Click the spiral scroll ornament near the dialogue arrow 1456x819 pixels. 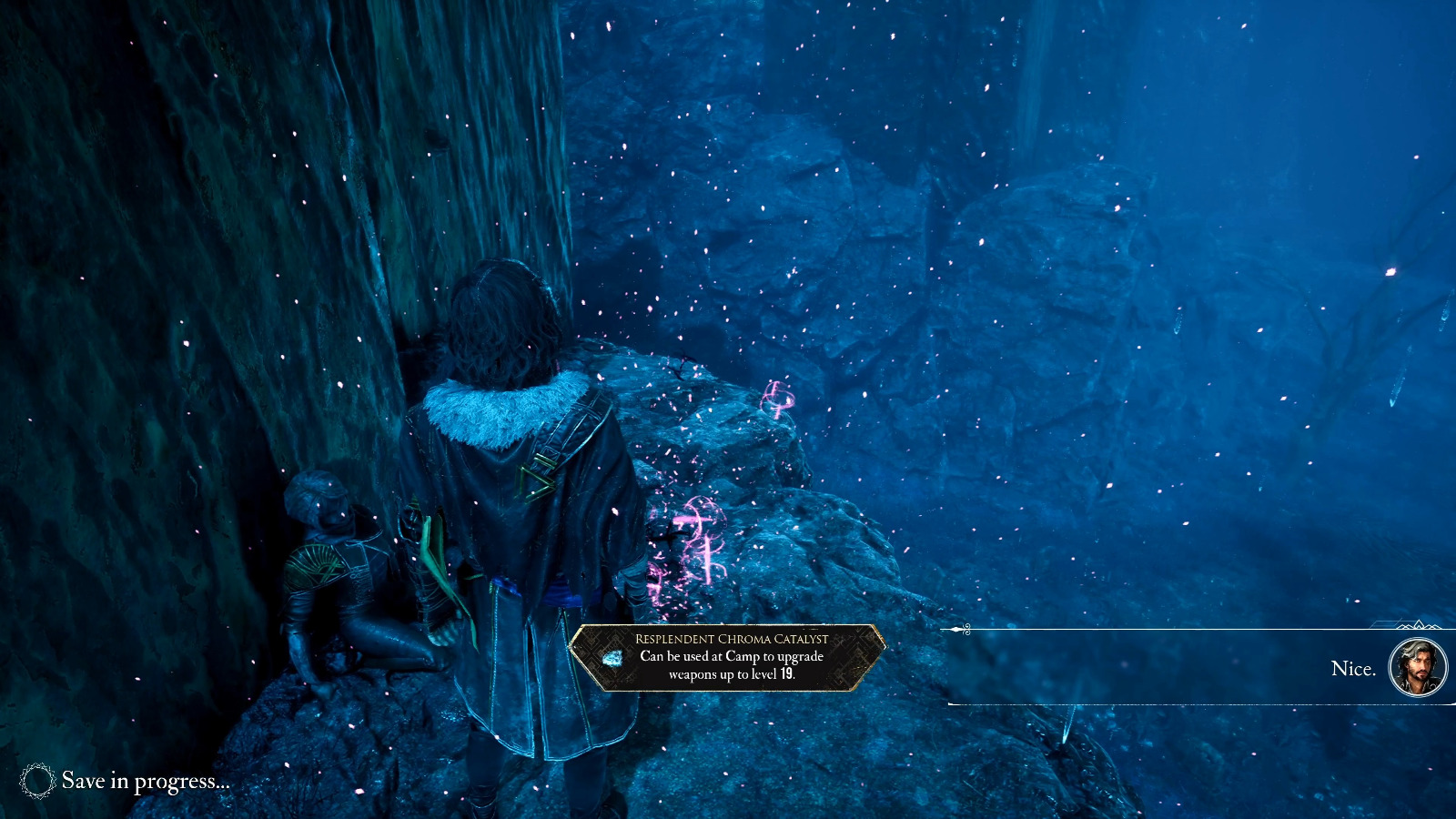(x=967, y=627)
